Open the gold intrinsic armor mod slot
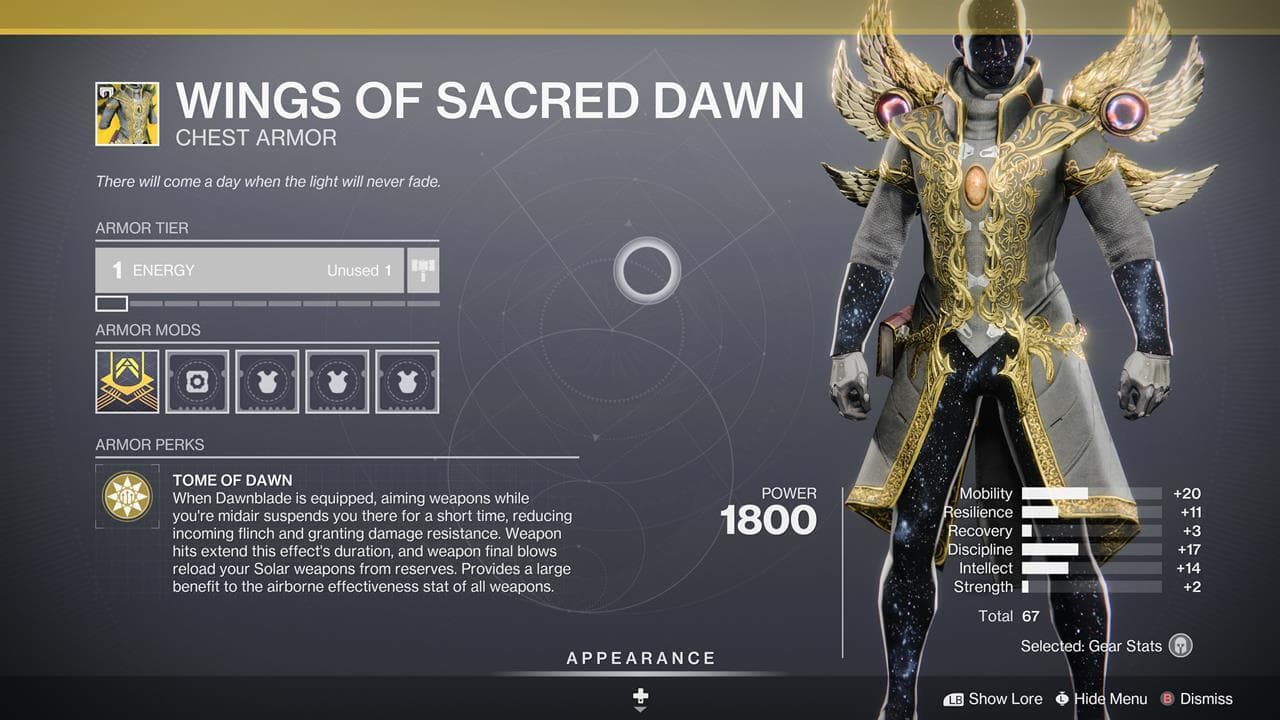This screenshot has height=720, width=1280. pos(126,381)
